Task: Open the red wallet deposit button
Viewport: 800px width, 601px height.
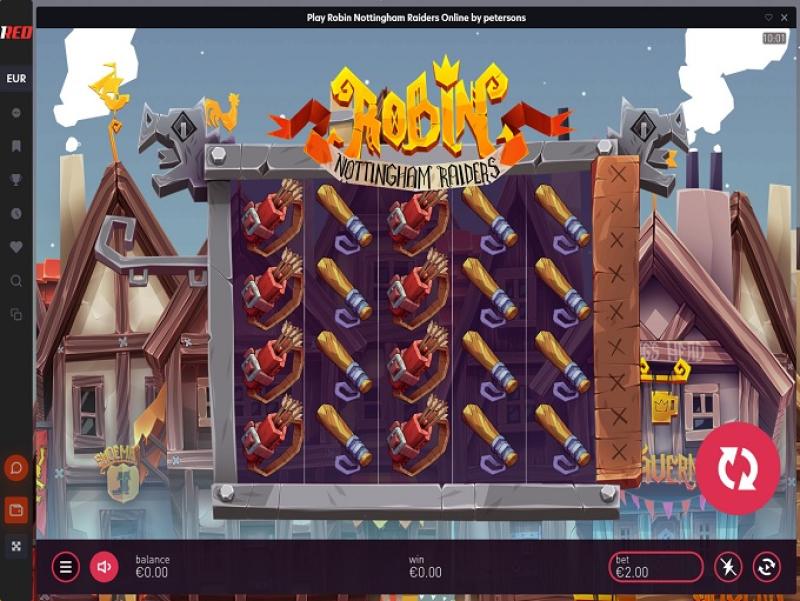Action: (x=16, y=510)
